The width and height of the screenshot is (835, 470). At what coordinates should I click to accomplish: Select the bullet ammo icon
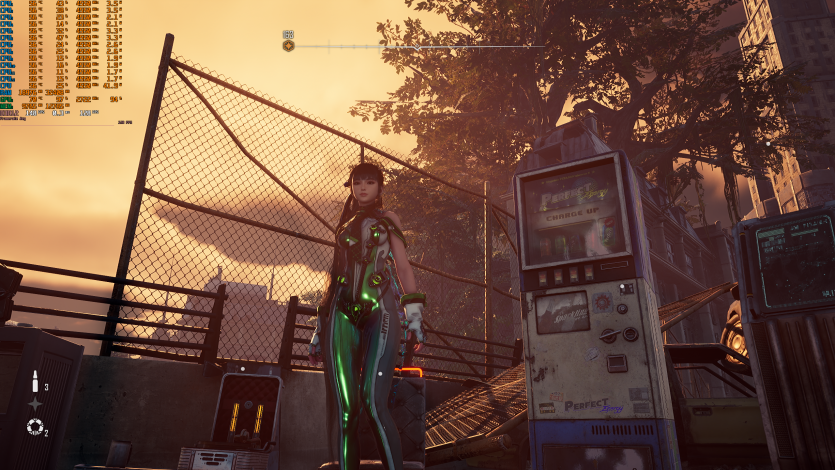coord(35,381)
